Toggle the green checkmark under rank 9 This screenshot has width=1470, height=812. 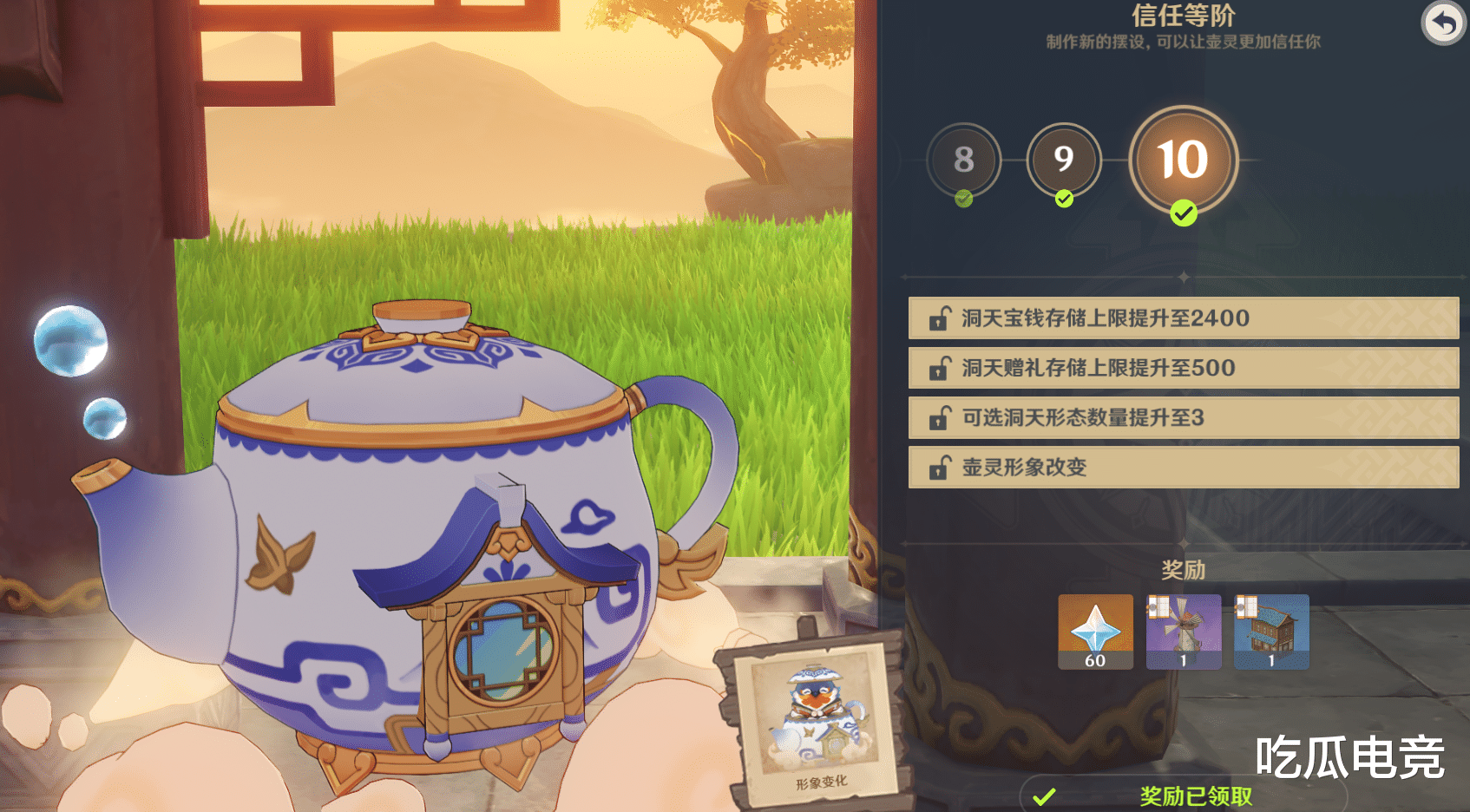1064,199
